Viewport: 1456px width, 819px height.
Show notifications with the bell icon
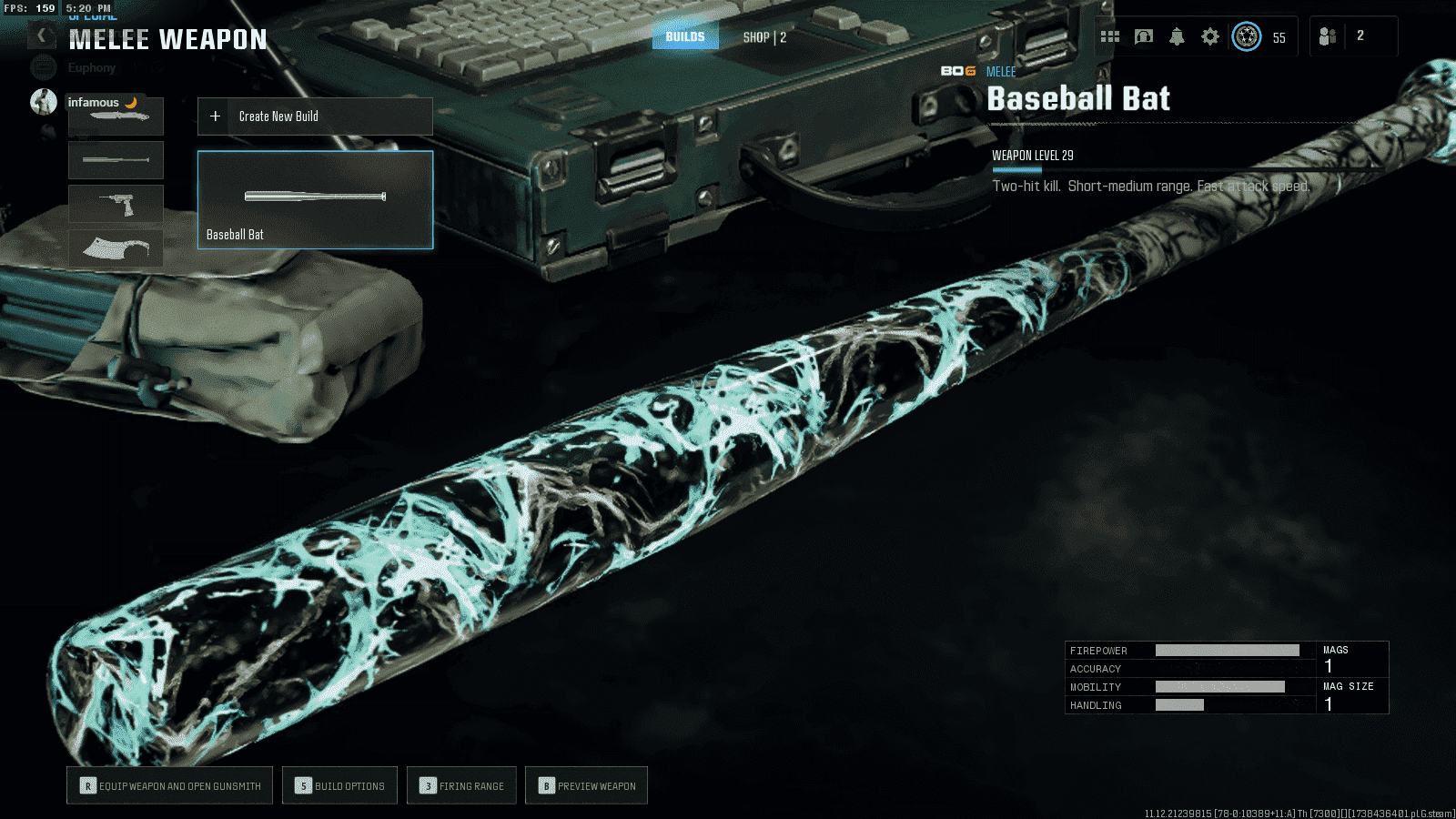(1177, 36)
